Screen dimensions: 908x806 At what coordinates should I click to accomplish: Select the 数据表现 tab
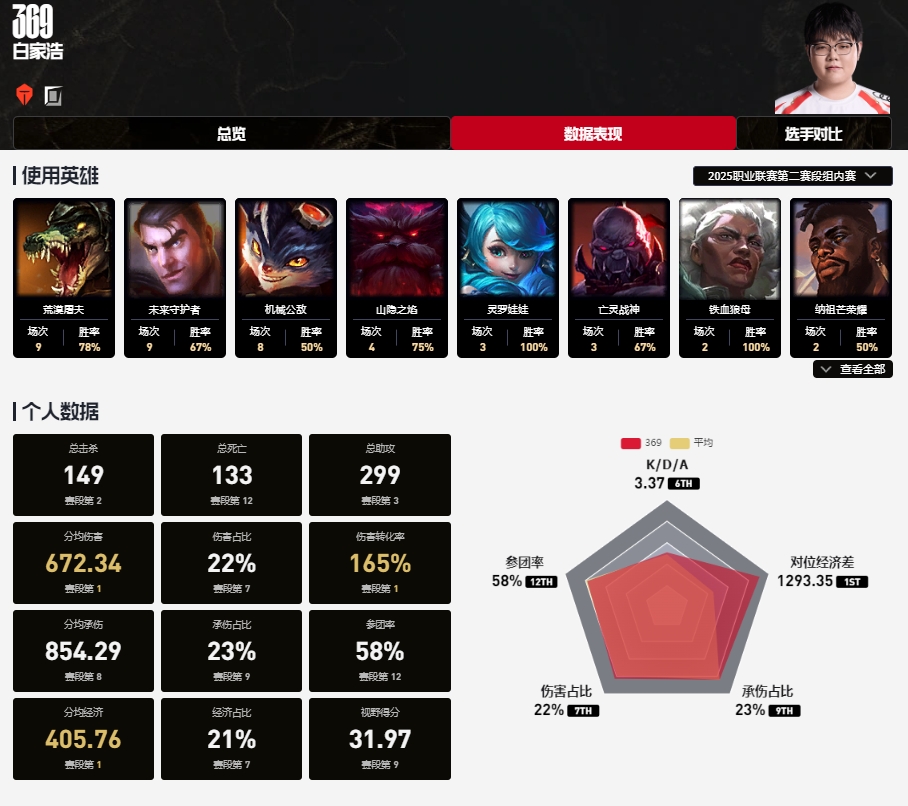tap(593, 134)
